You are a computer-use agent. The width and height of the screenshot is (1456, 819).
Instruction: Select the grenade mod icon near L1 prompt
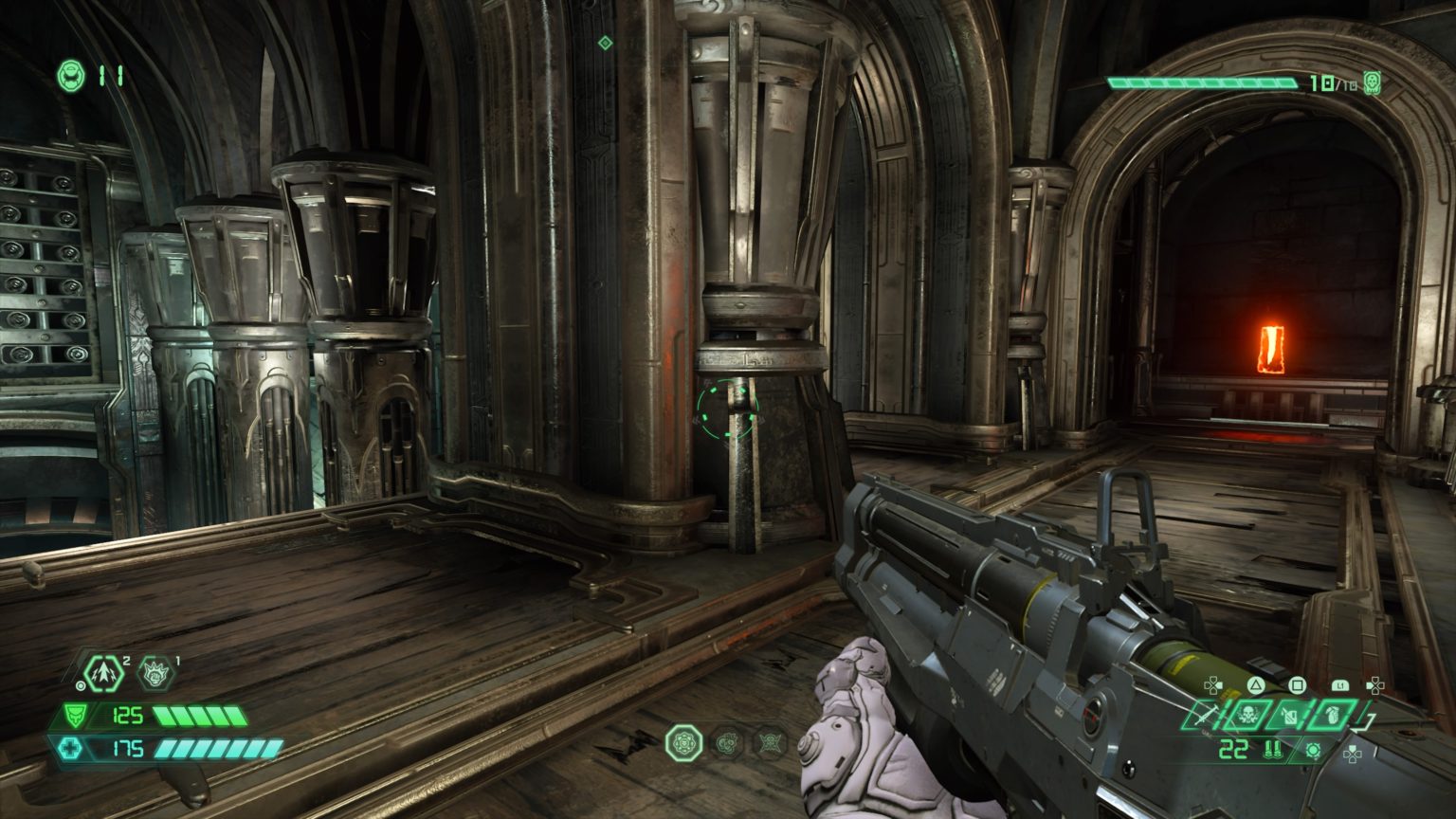click(x=1333, y=714)
